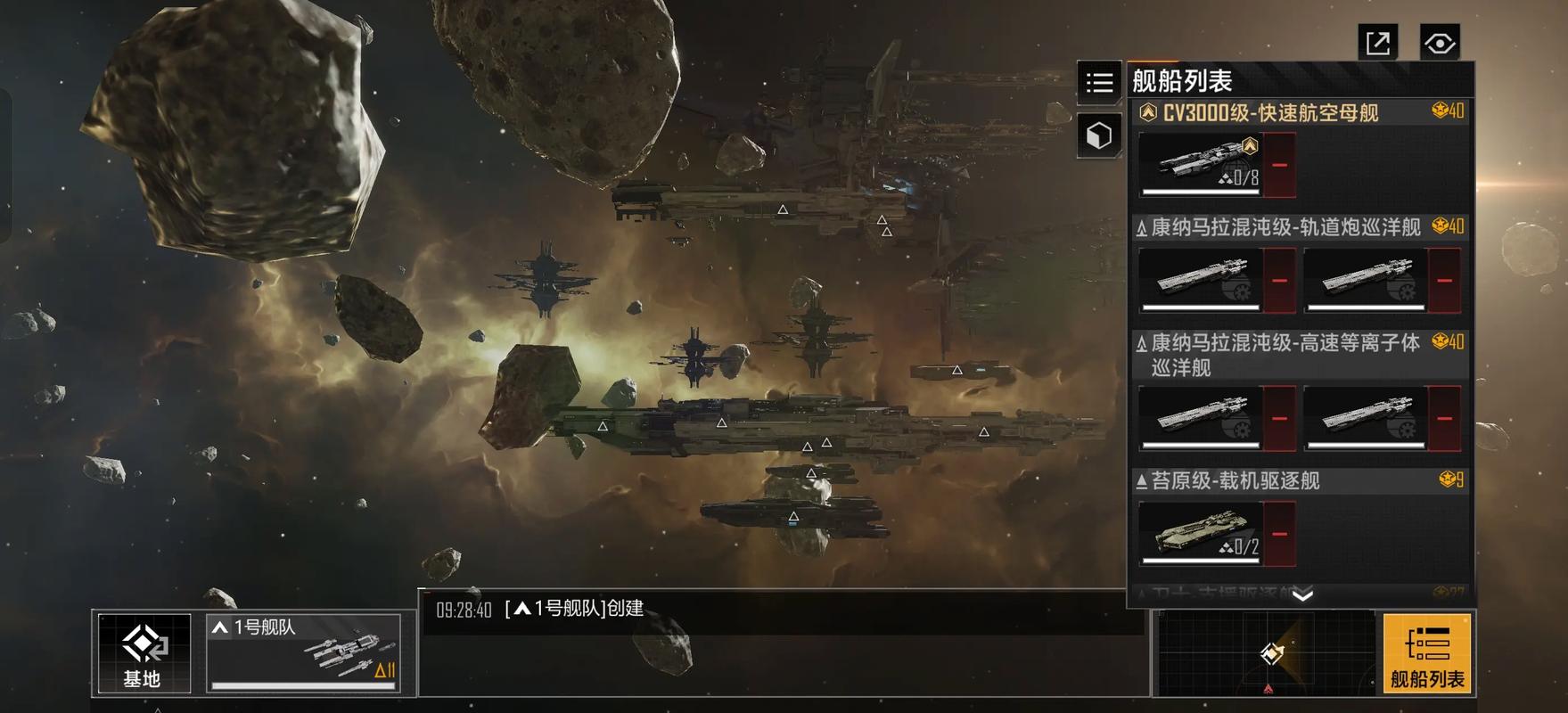Select the CV3000级 carrier ship thumbnail
The width and height of the screenshot is (1568, 713).
pos(1200,165)
